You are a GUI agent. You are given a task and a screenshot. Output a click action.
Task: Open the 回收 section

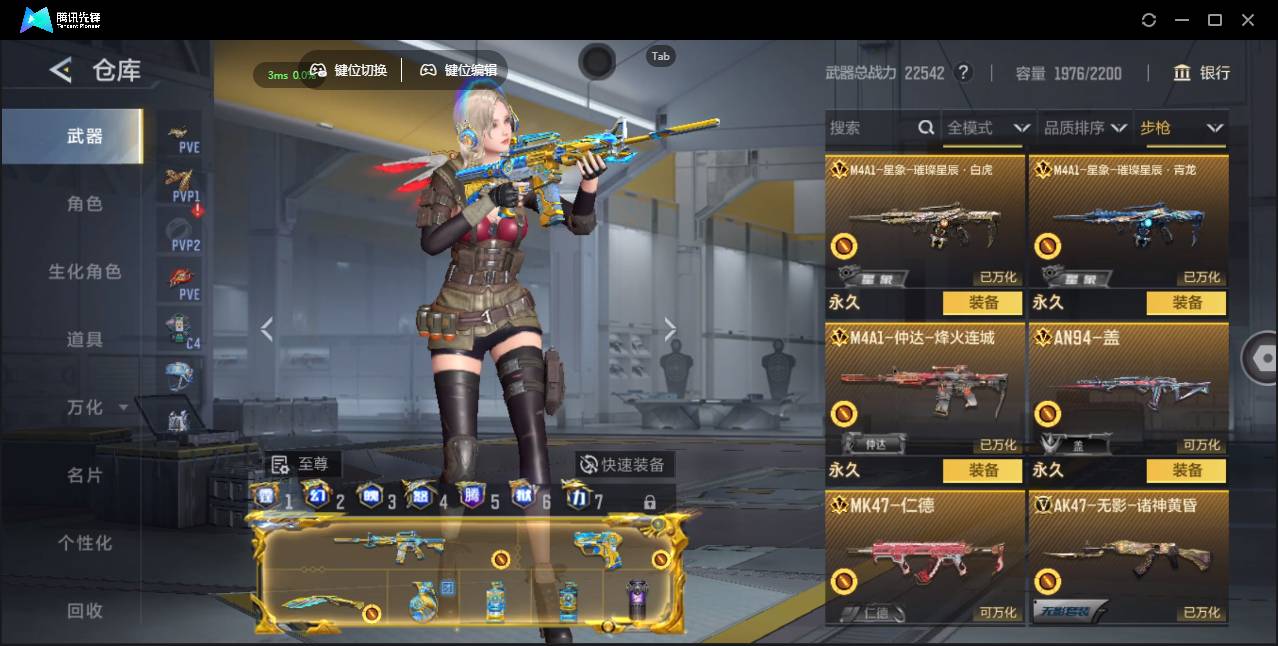85,611
